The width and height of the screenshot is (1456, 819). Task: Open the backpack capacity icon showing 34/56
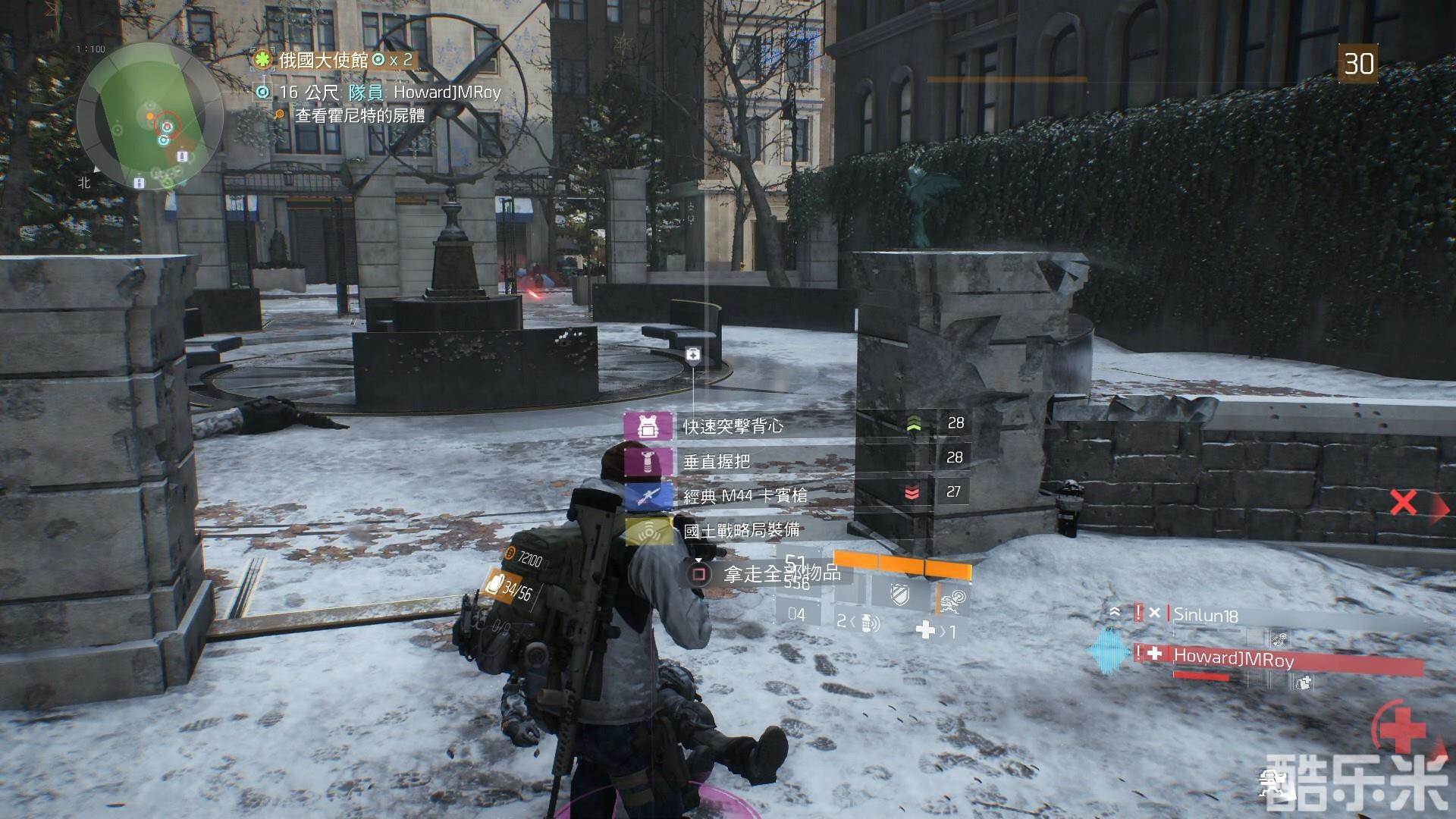[x=496, y=586]
